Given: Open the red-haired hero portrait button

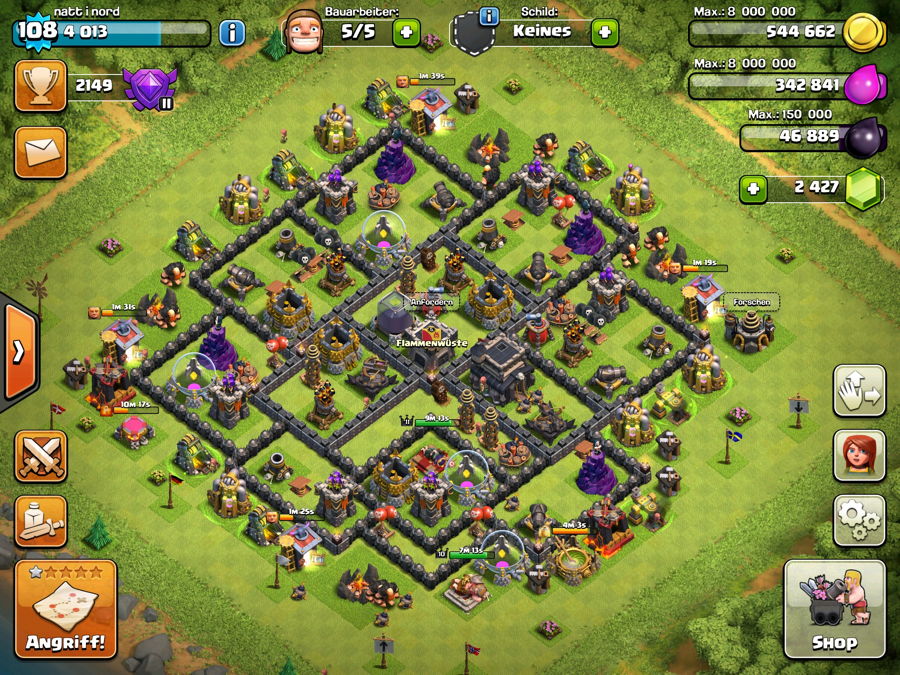Looking at the screenshot, I should pos(859,455).
